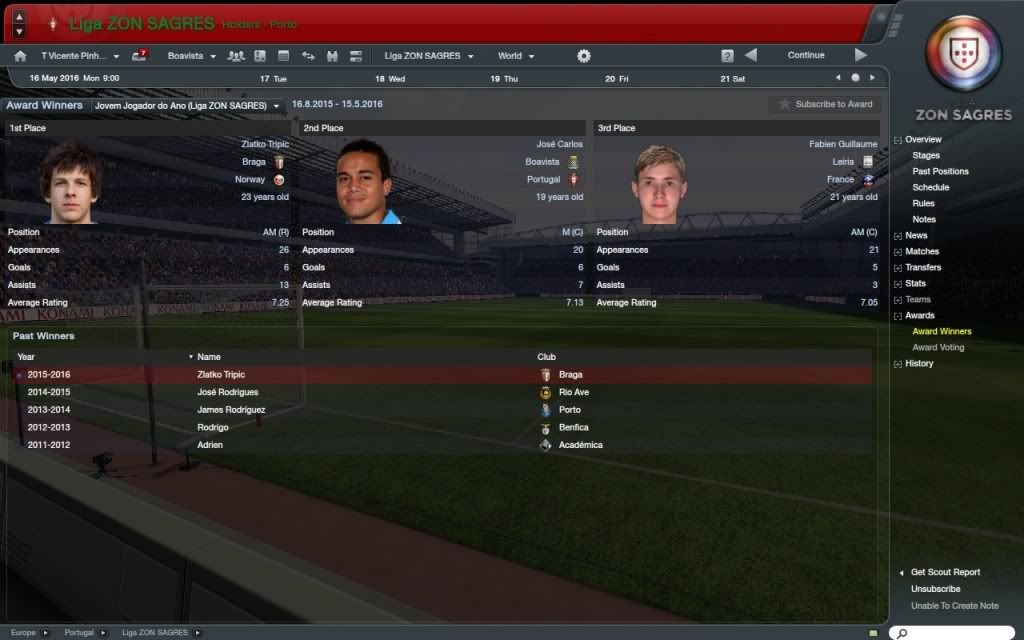This screenshot has height=640, width=1024.
Task: Show the Stats section
Action: [915, 284]
